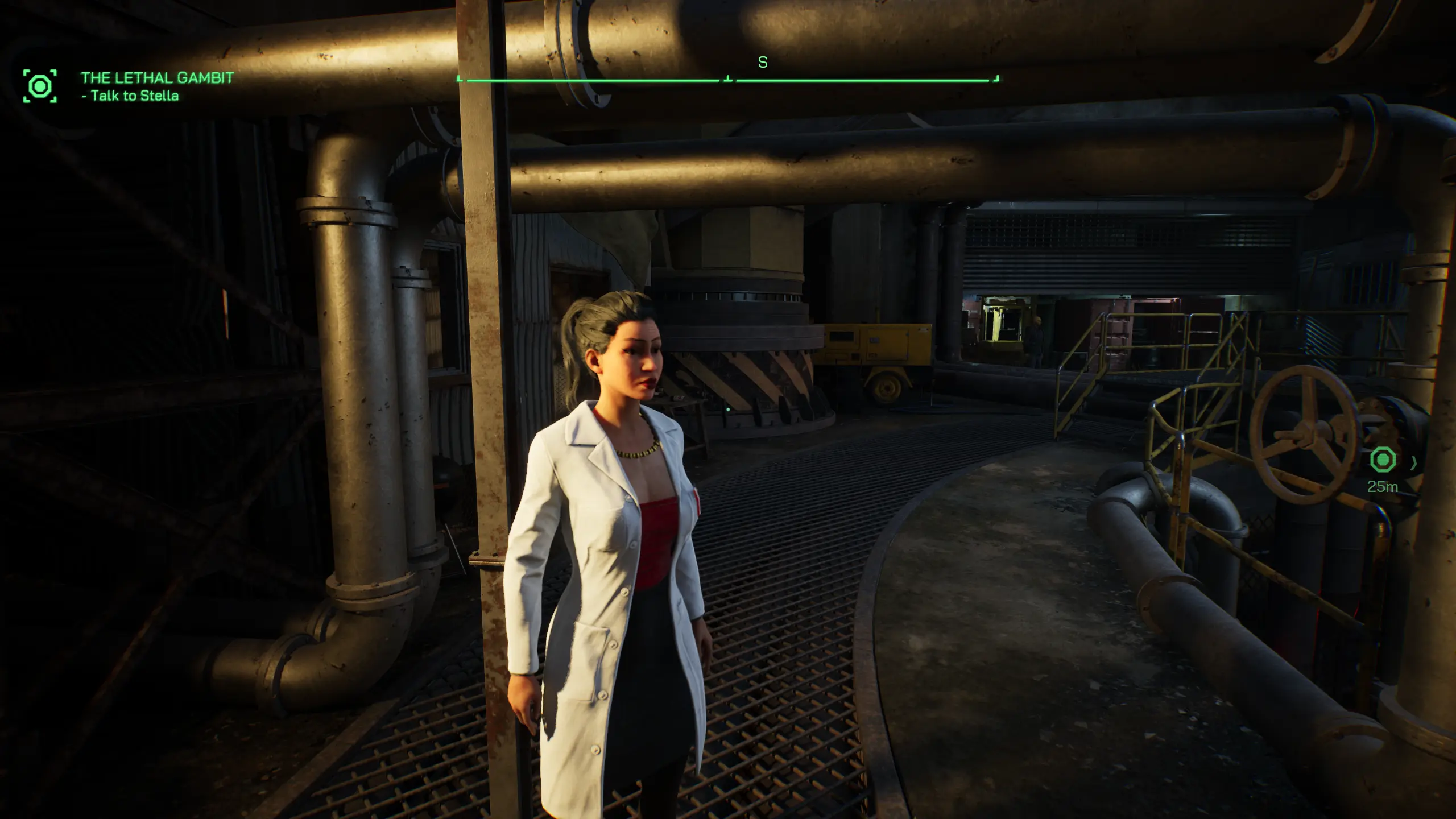Click the compass bar heading strip

click(728, 80)
